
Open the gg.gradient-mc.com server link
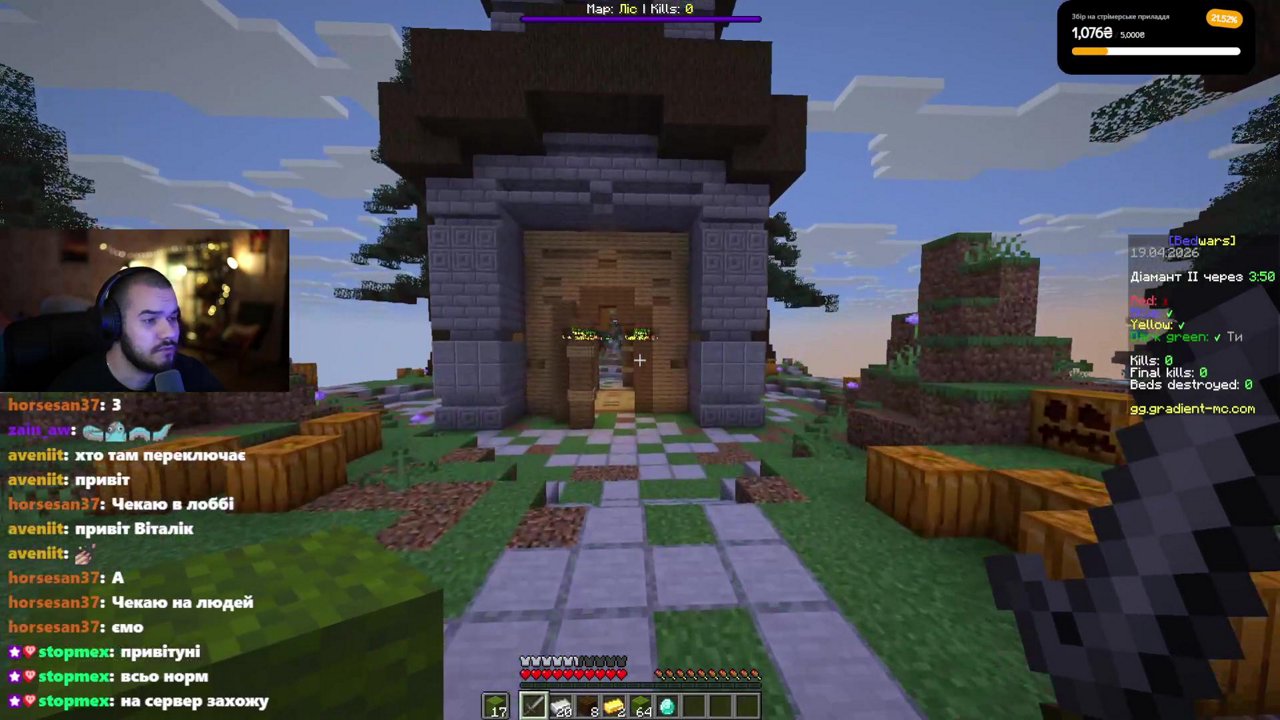coord(1193,408)
